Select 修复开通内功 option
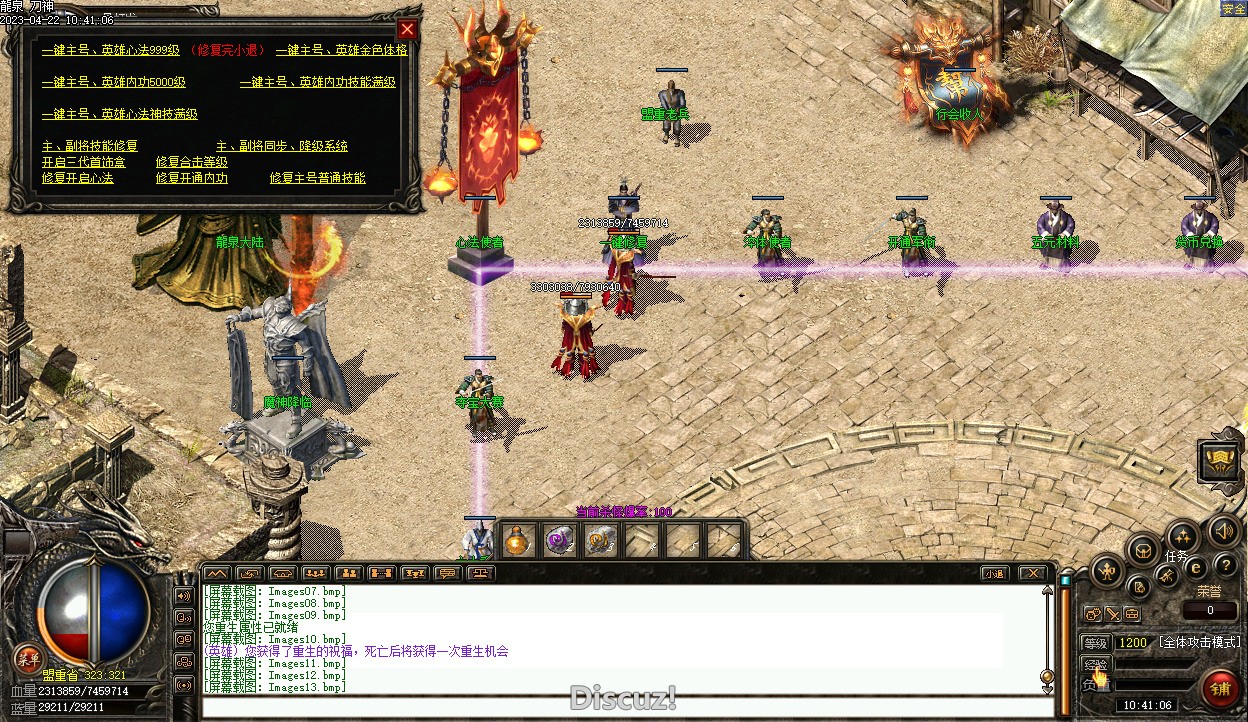Viewport: 1248px width, 722px height. [x=192, y=178]
